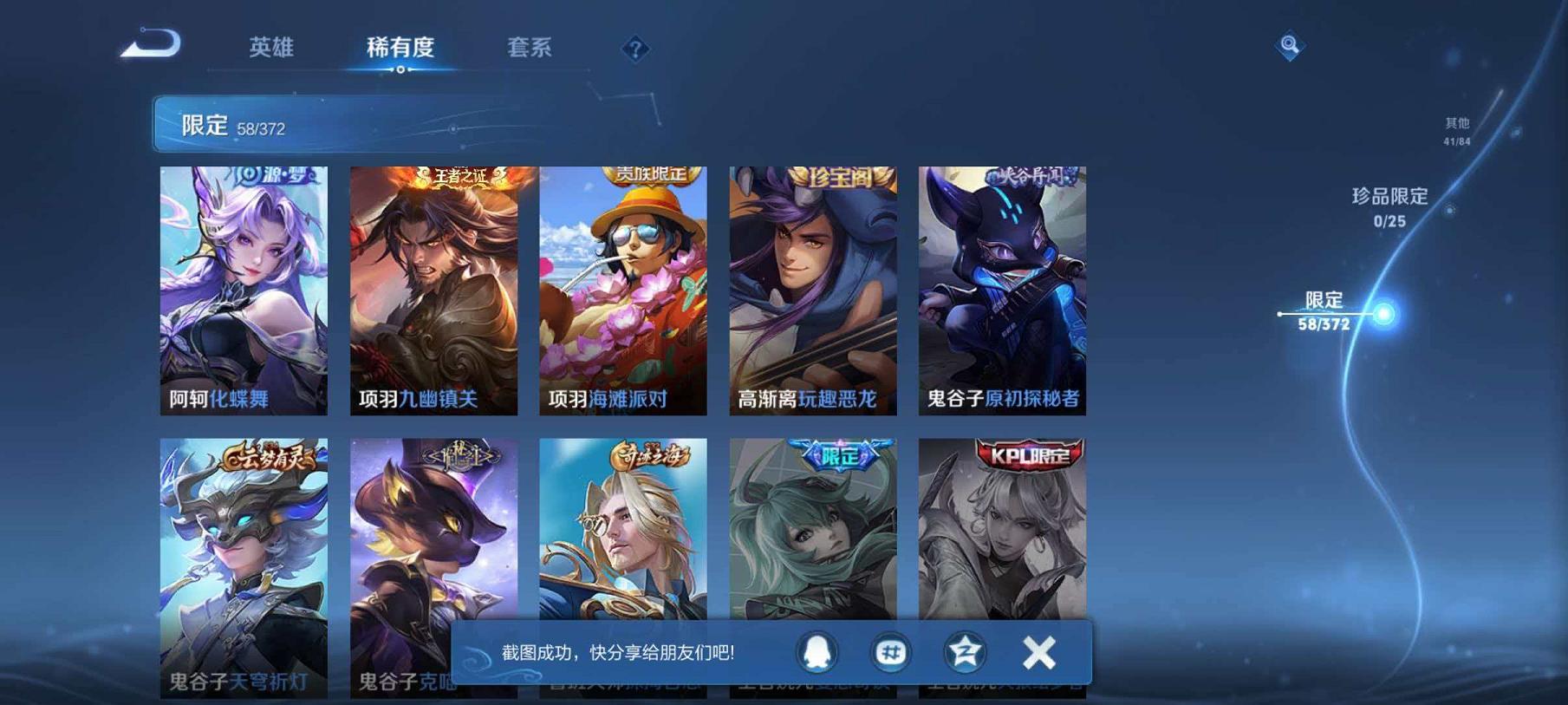Open the 项羽 海滩派对 skin
Screen dimensions: 1568x705
pos(622,286)
